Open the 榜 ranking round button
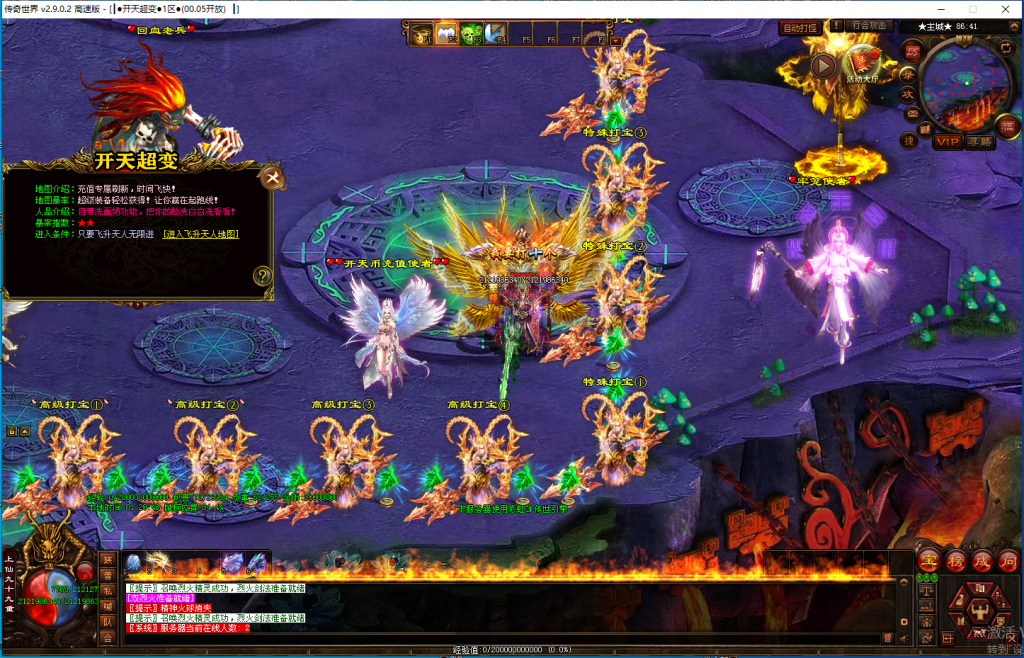 point(955,560)
